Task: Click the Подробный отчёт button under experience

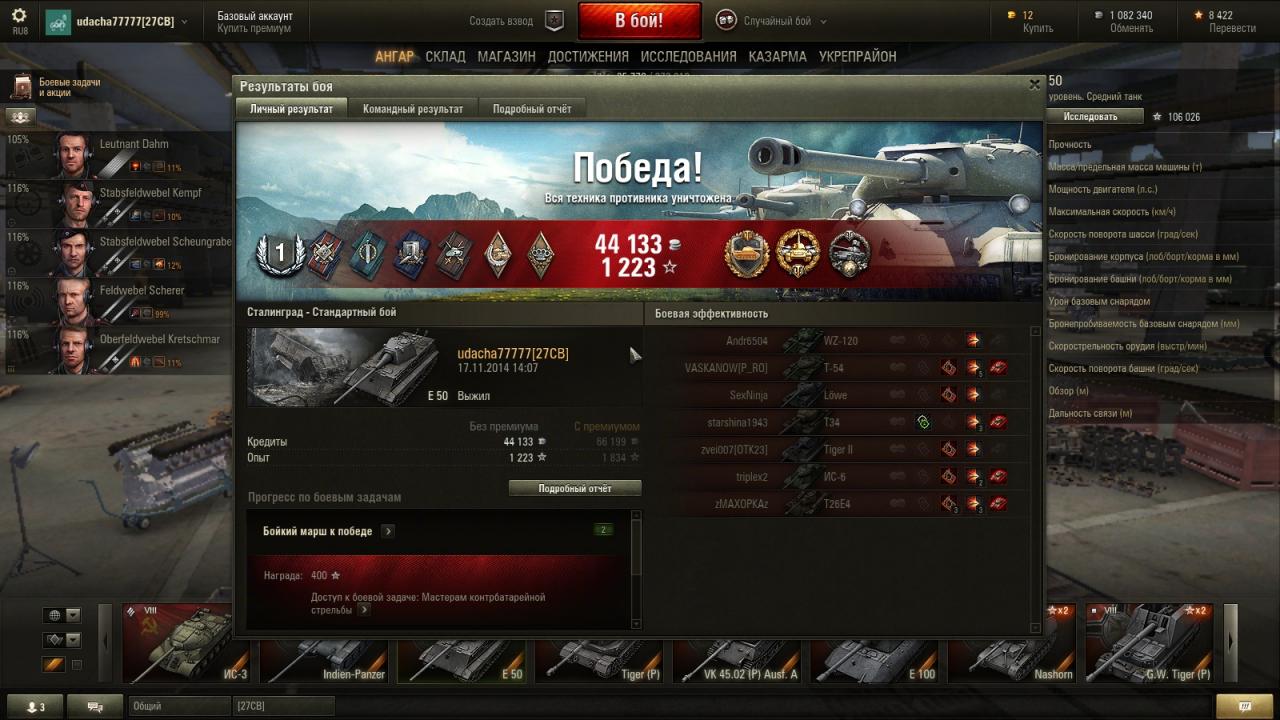Action: pyautogui.click(x=575, y=489)
